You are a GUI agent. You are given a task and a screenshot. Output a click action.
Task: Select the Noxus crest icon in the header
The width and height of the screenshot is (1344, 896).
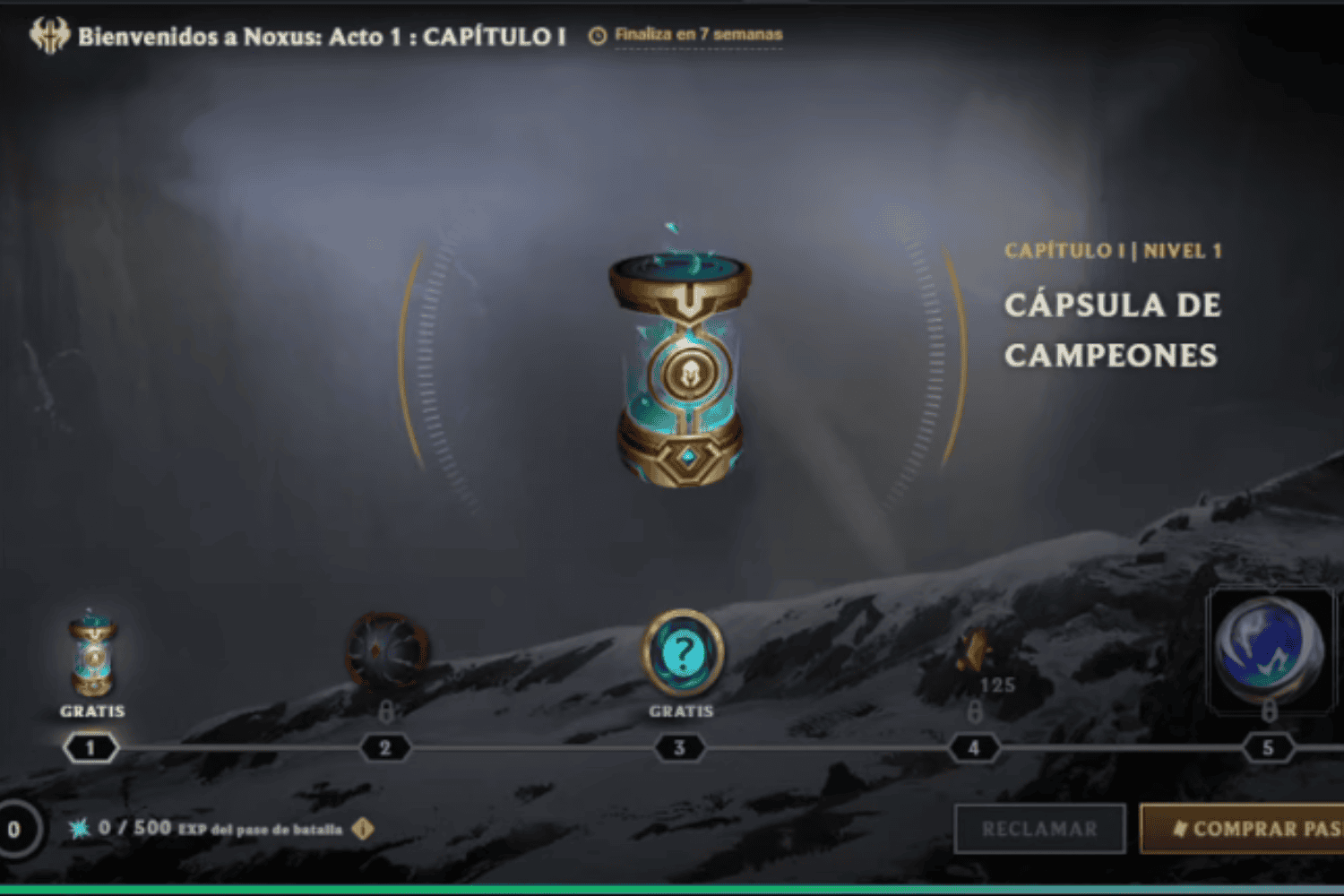51,34
